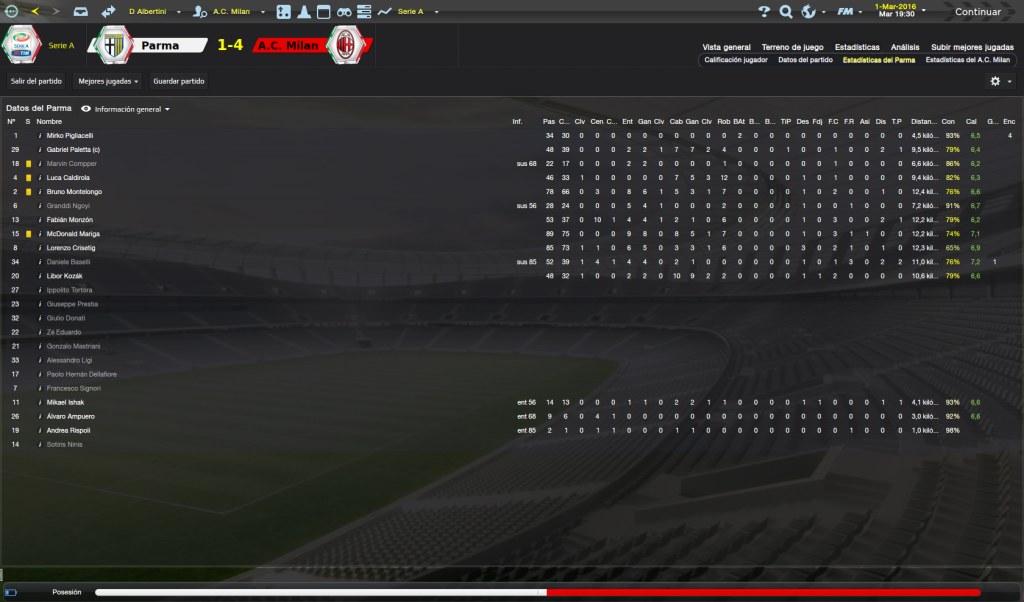Click the Continuar button
The image size is (1024, 602).
tap(976, 12)
